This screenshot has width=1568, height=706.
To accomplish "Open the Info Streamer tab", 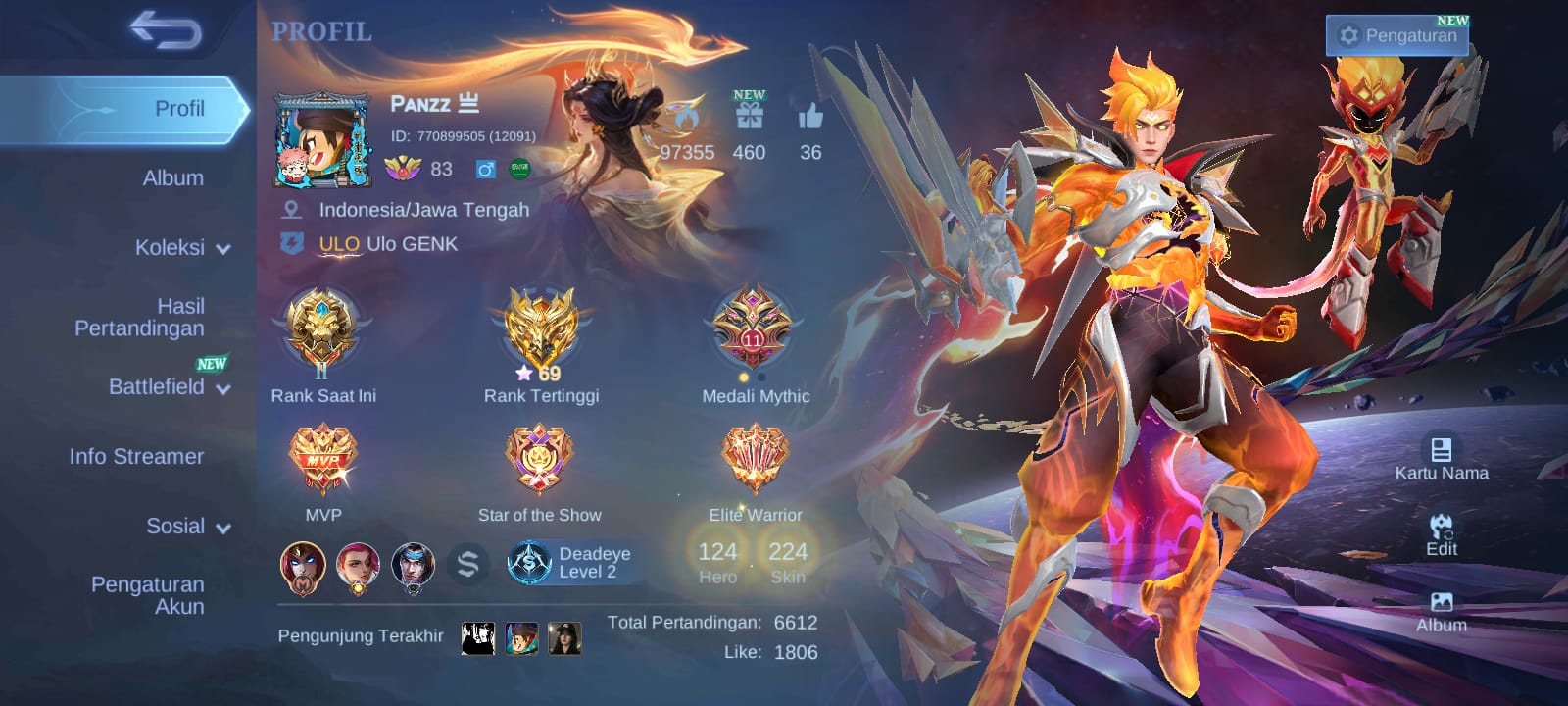I will coord(136,457).
